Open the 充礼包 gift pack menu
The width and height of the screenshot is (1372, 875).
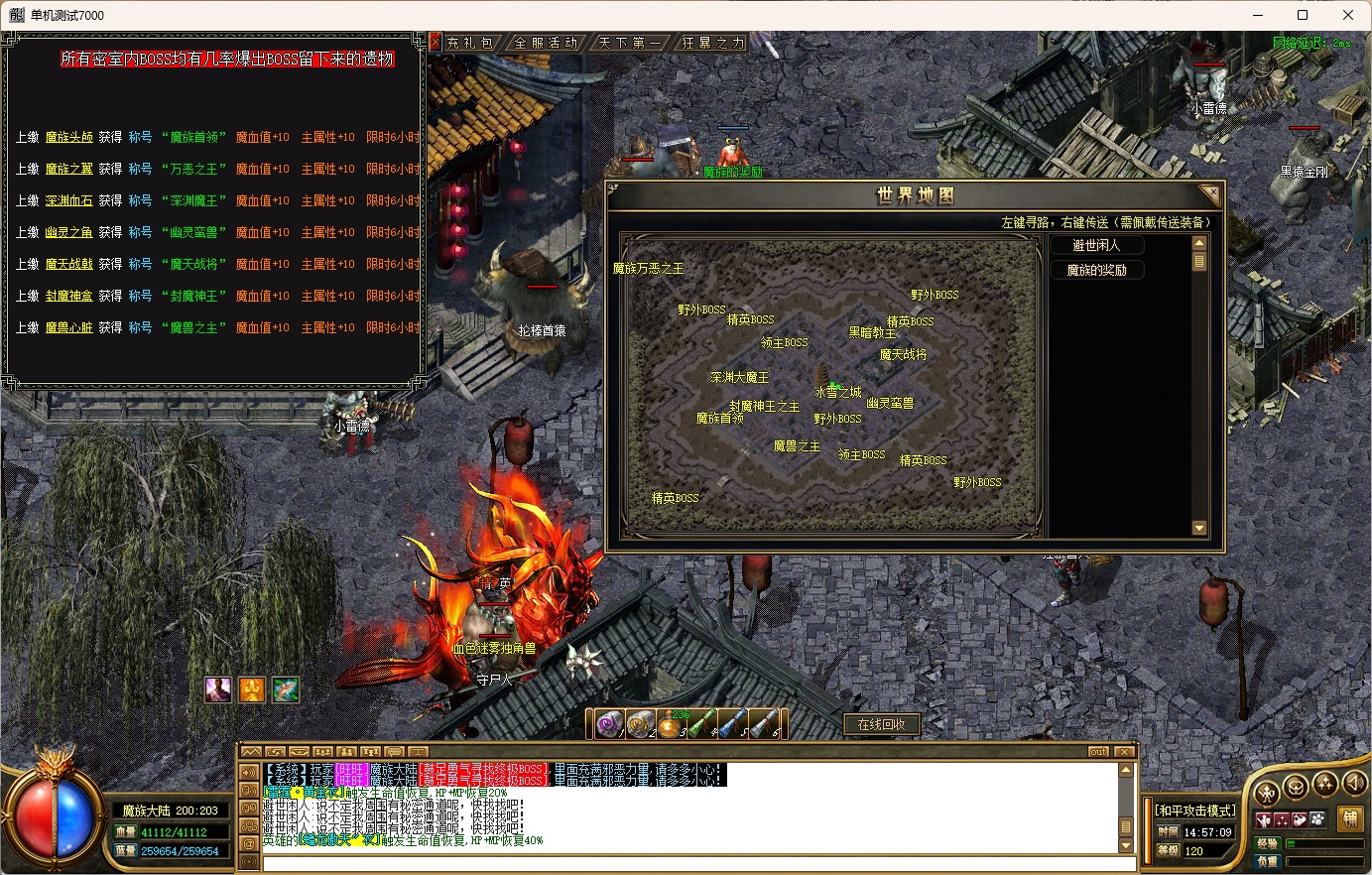point(470,43)
